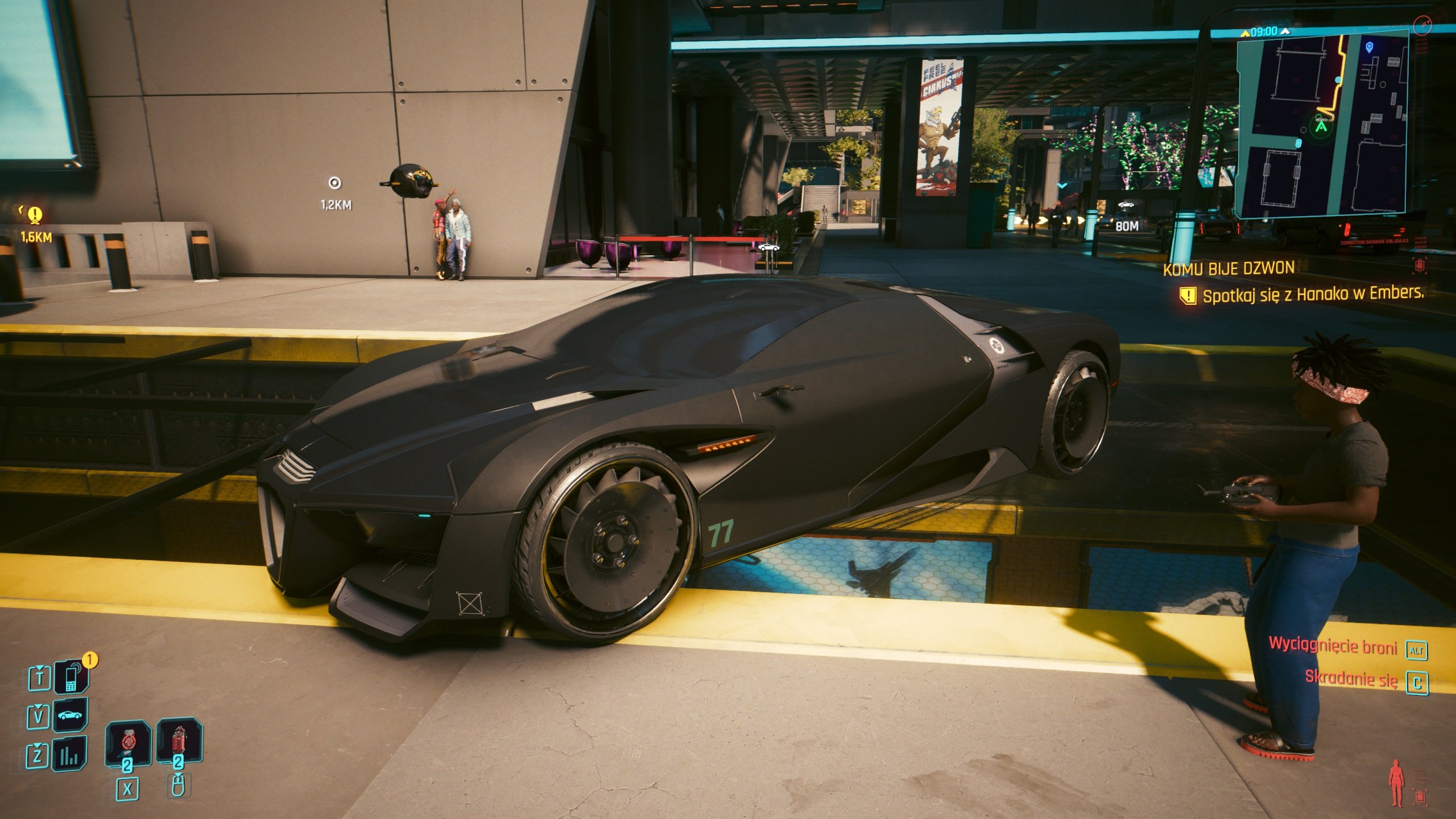Click the compass icon at top right corner

(1422, 26)
